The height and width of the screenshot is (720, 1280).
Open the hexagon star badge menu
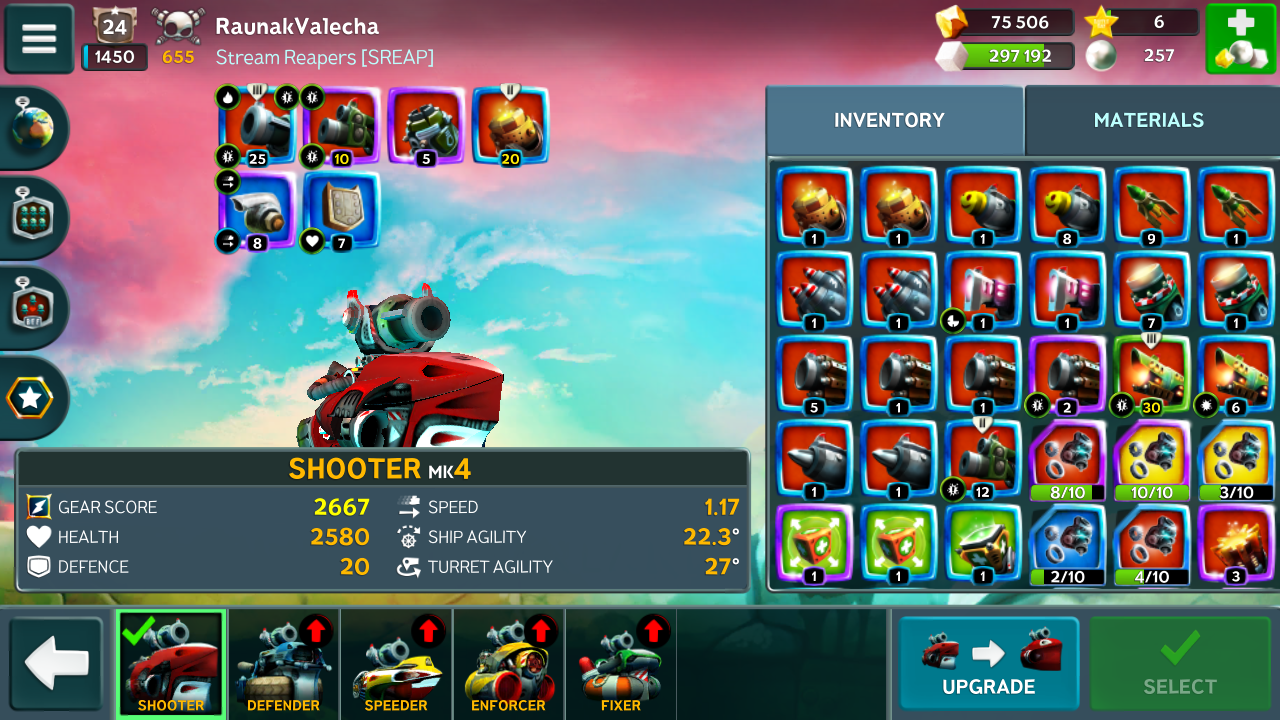click(x=31, y=399)
